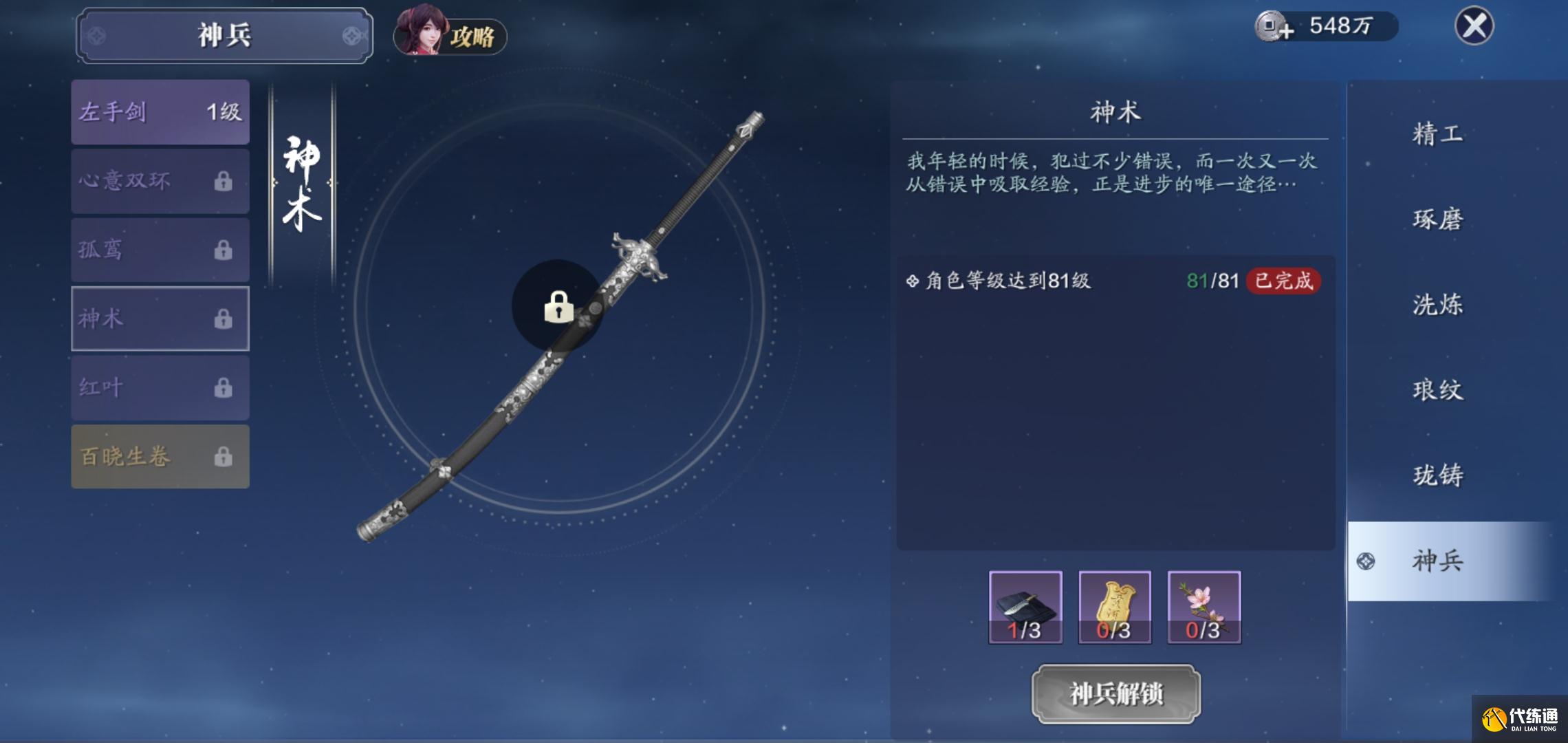Switch to the 琅纹 tab
Screen dimensions: 1568x743
[1437, 390]
